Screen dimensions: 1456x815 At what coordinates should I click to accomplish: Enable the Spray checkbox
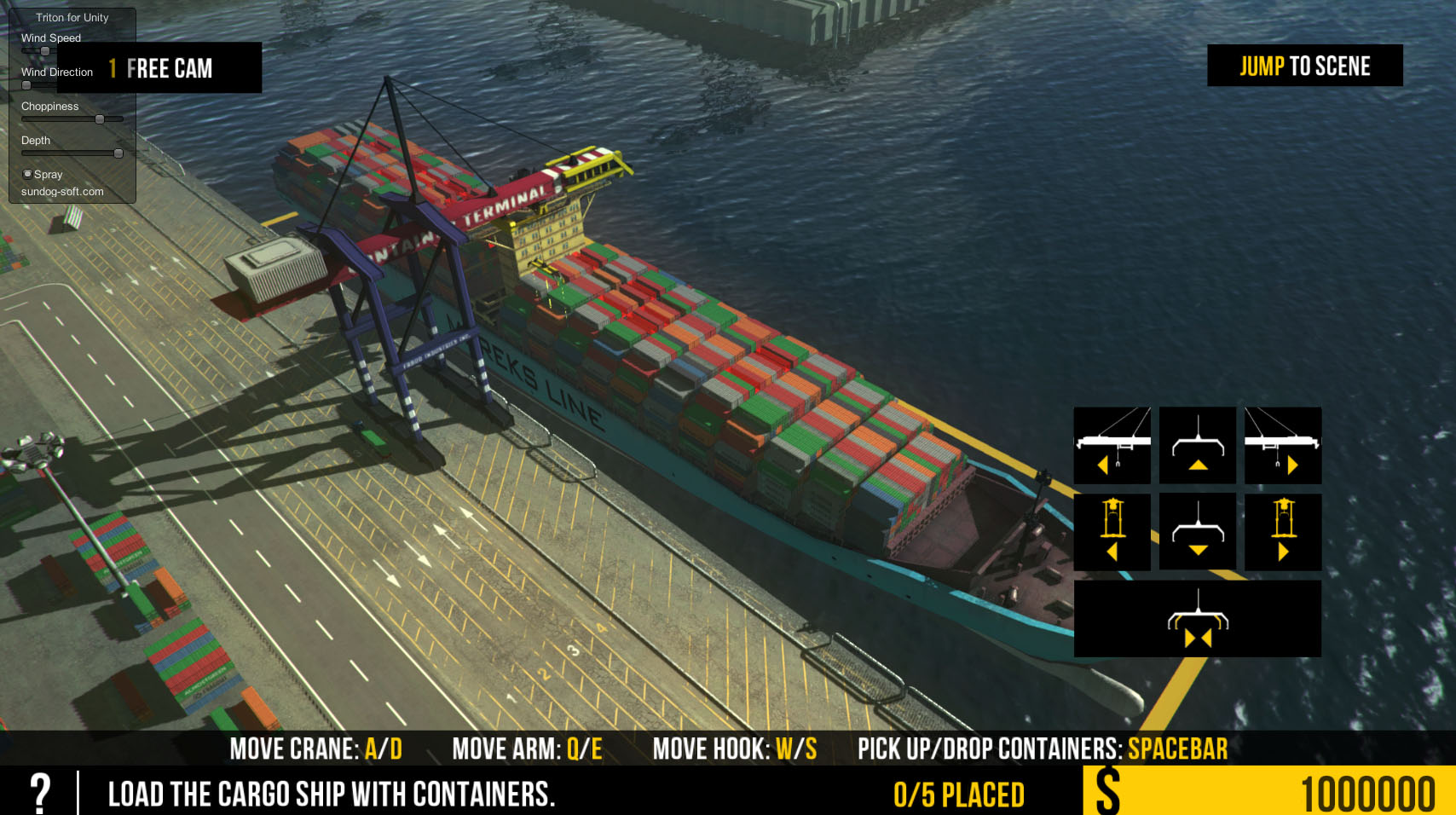26,173
